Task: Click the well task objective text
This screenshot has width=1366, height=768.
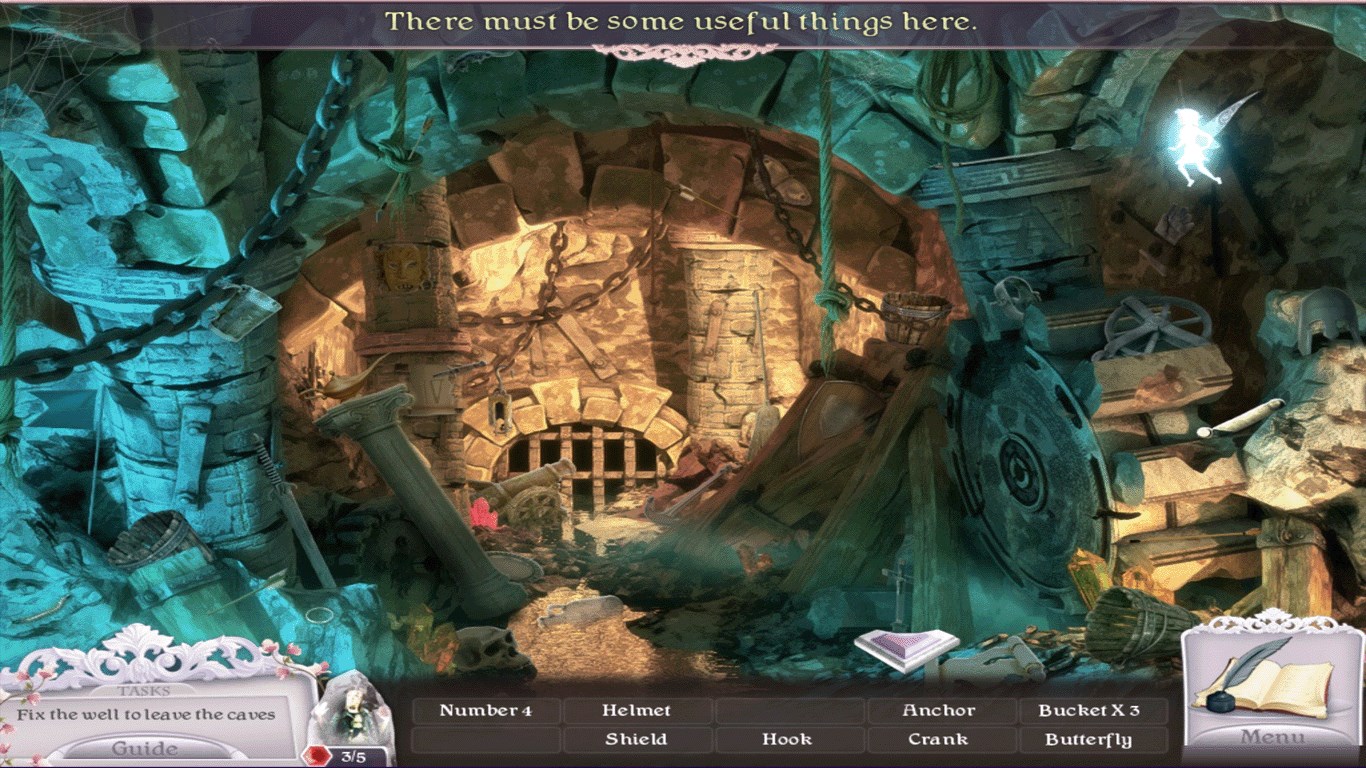Action: [x=146, y=715]
